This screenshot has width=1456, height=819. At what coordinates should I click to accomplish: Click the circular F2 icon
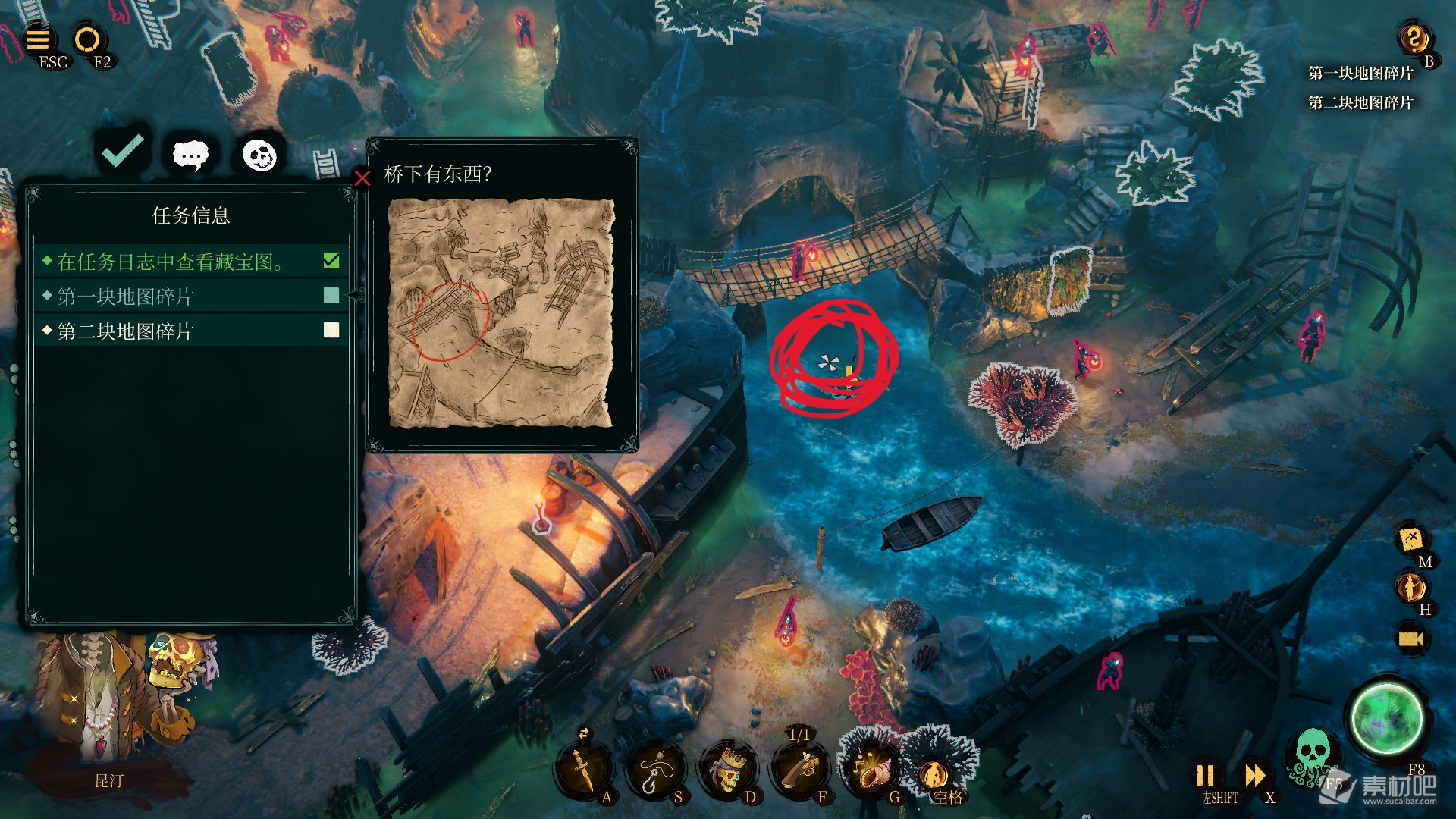coord(87,39)
